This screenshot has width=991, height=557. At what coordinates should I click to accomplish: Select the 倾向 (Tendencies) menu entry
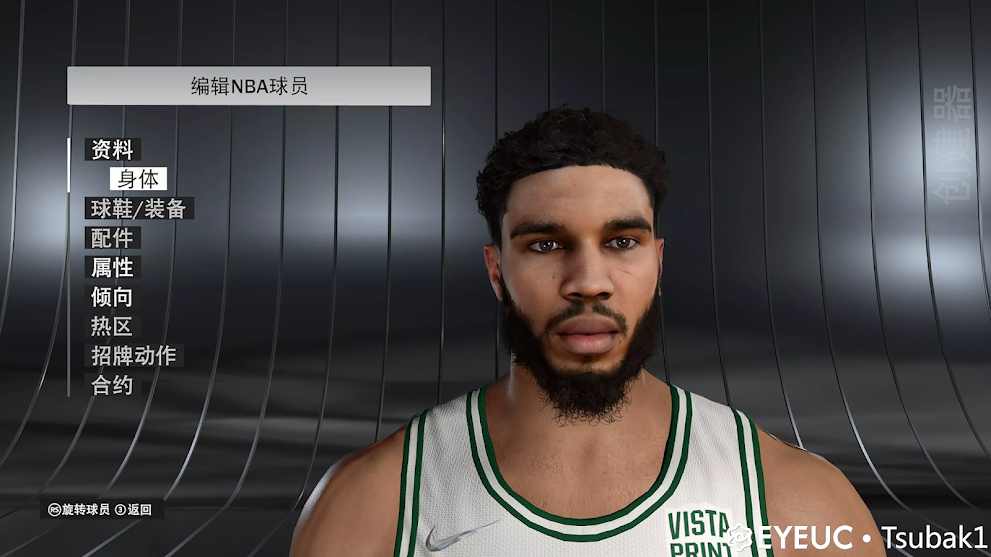point(112,297)
